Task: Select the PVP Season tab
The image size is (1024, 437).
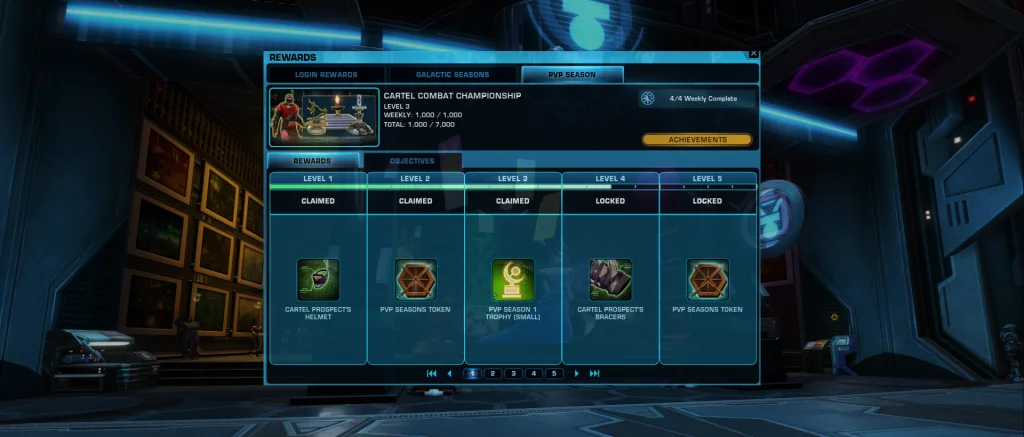Action: click(571, 75)
